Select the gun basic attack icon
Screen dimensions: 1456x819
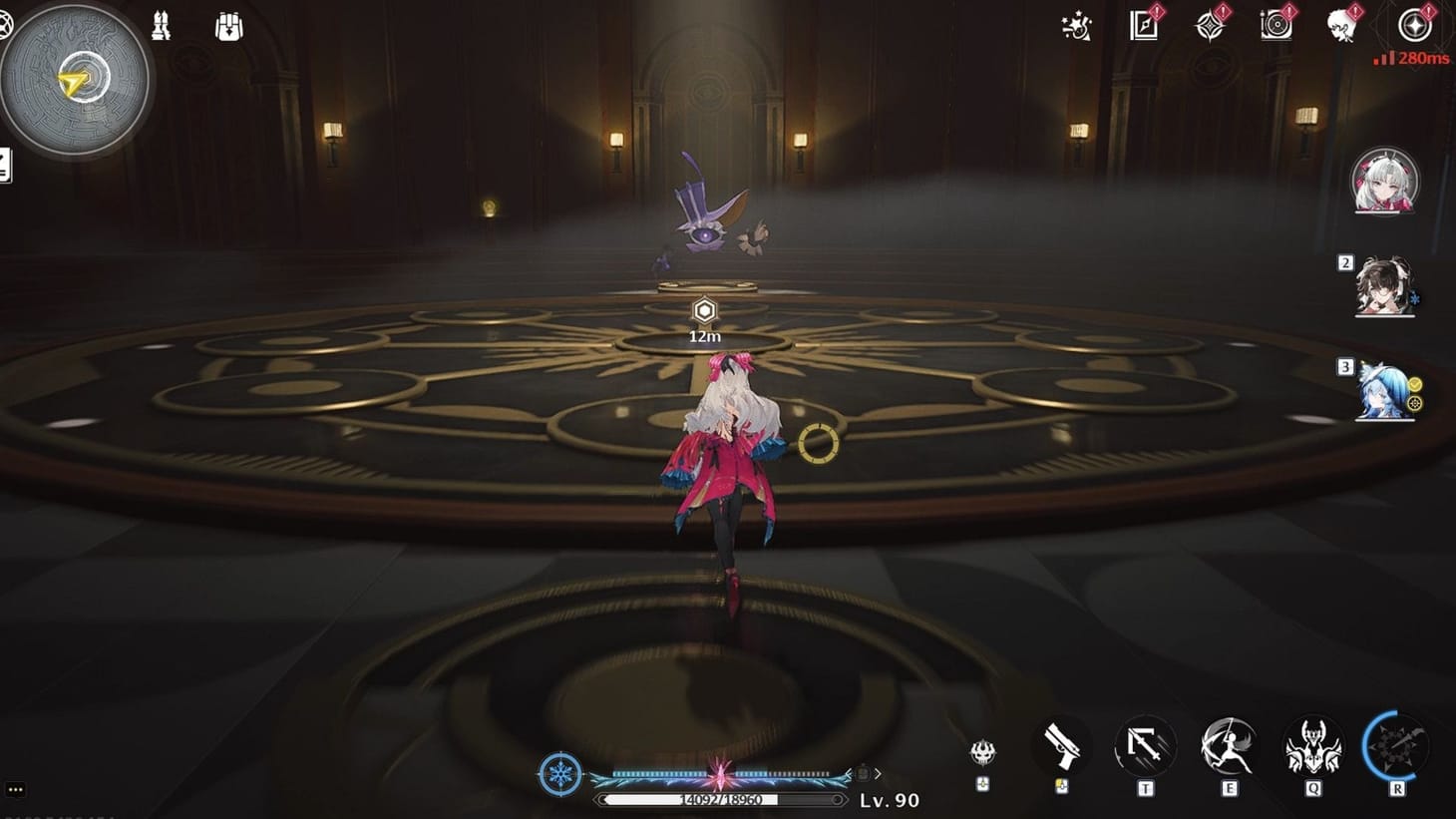(x=1062, y=745)
